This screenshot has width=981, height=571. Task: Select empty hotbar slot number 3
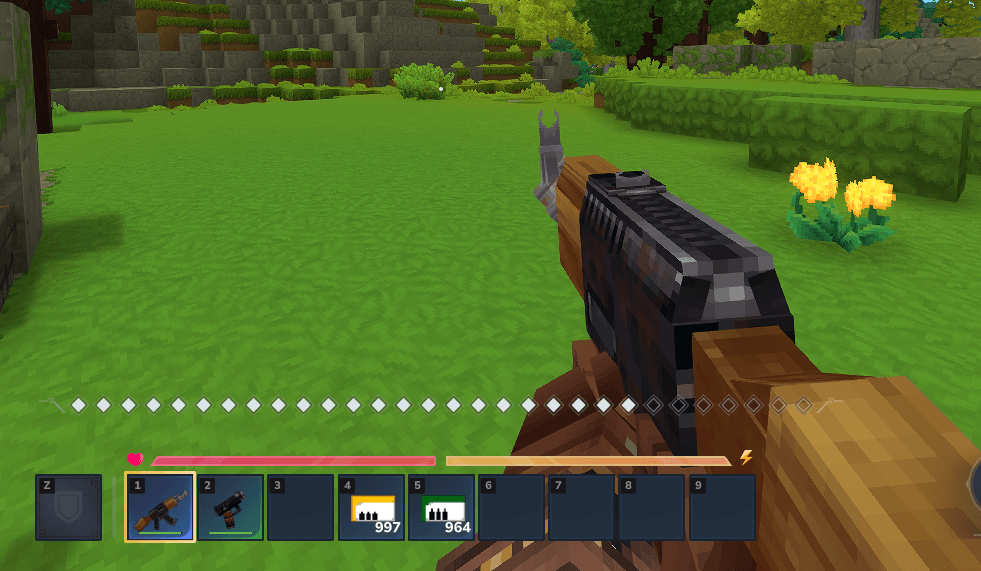300,507
